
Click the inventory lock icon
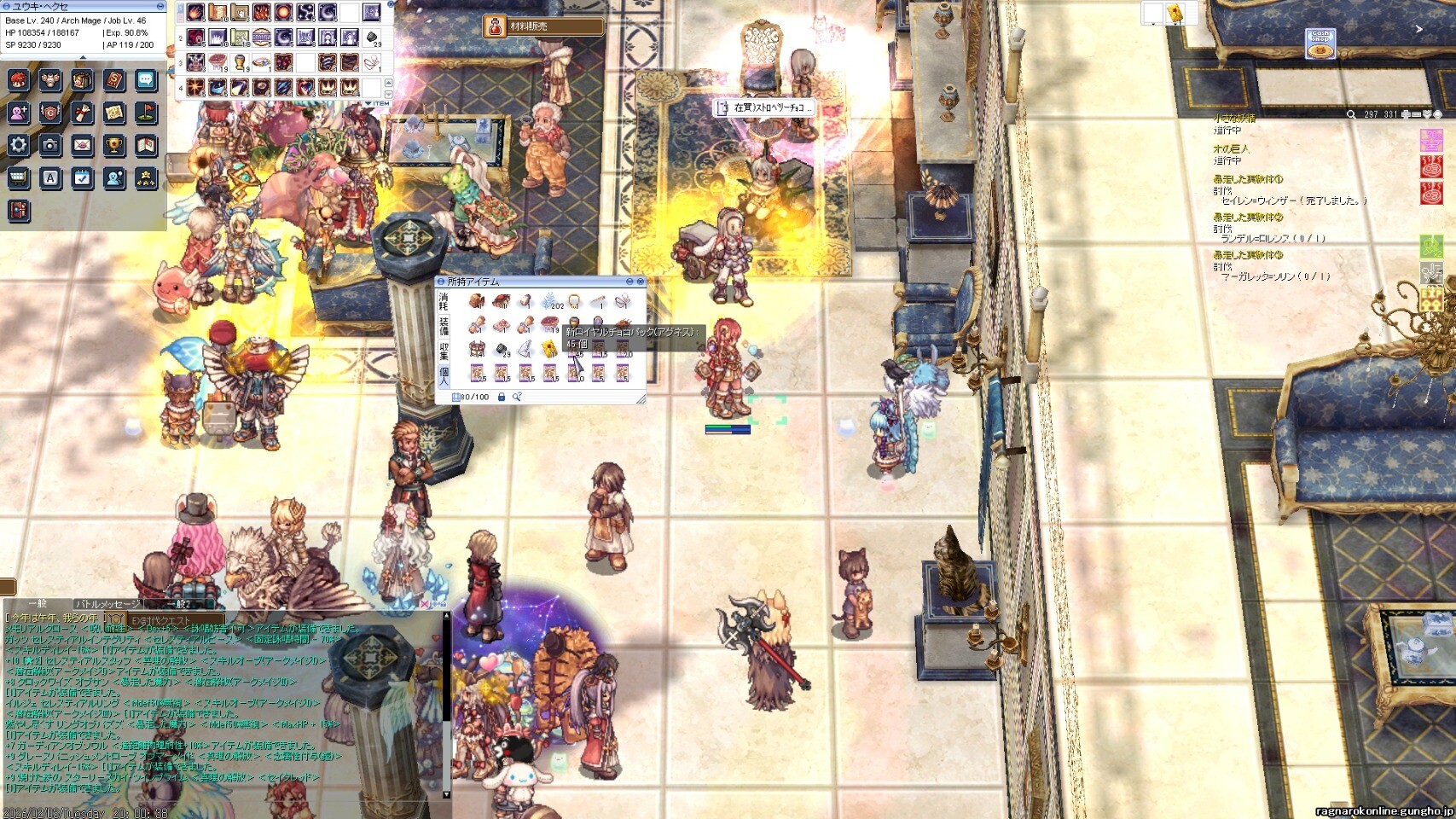[x=502, y=397]
